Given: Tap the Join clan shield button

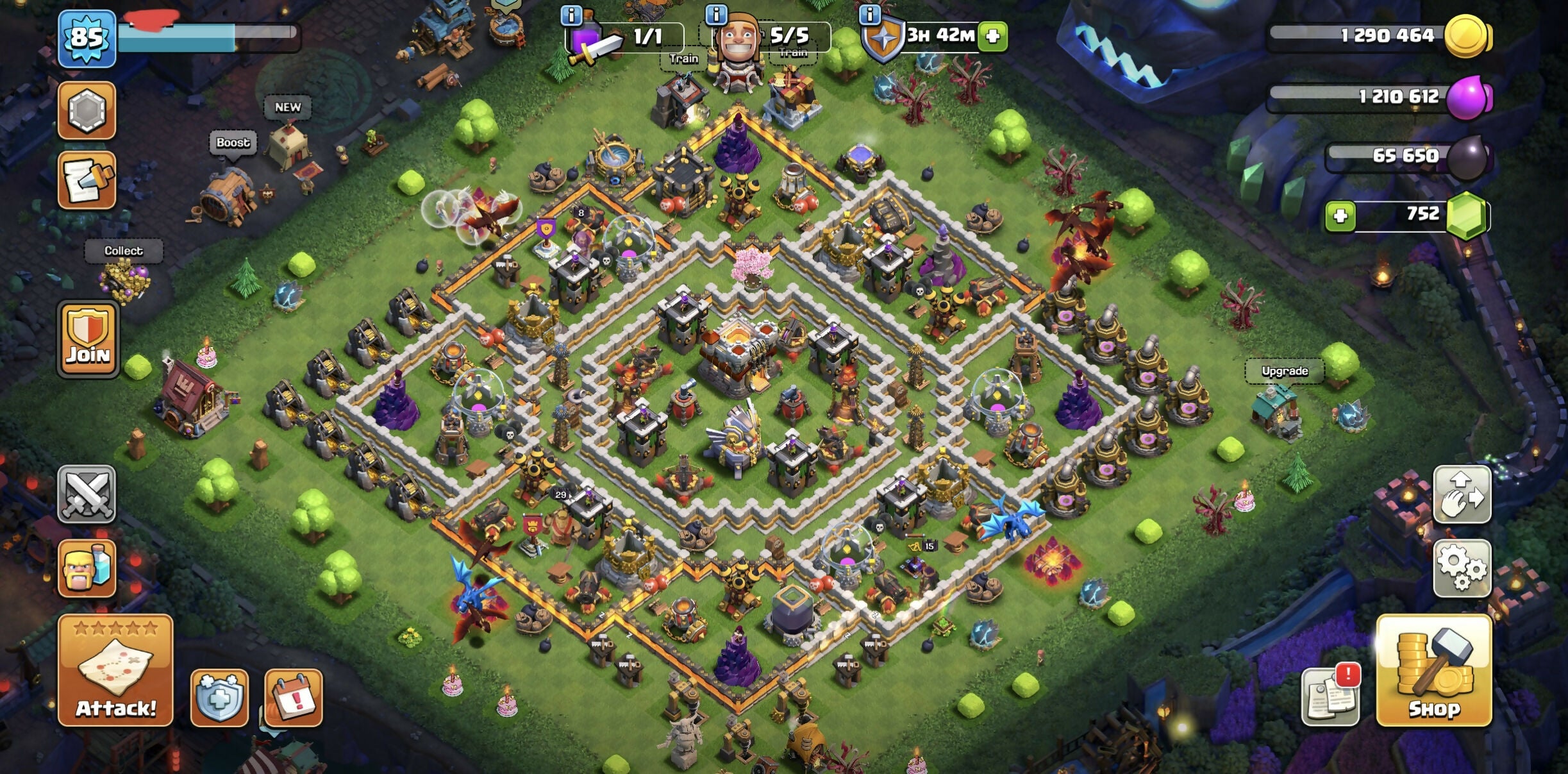Looking at the screenshot, I should 88,338.
